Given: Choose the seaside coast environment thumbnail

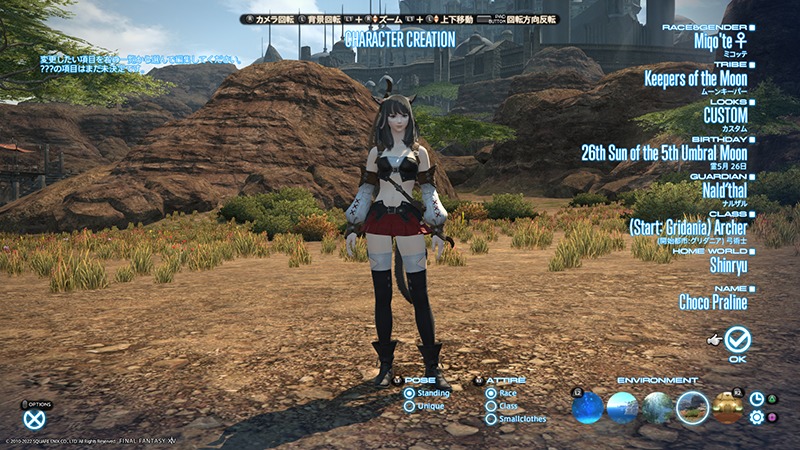Looking at the screenshot, I should (622, 407).
